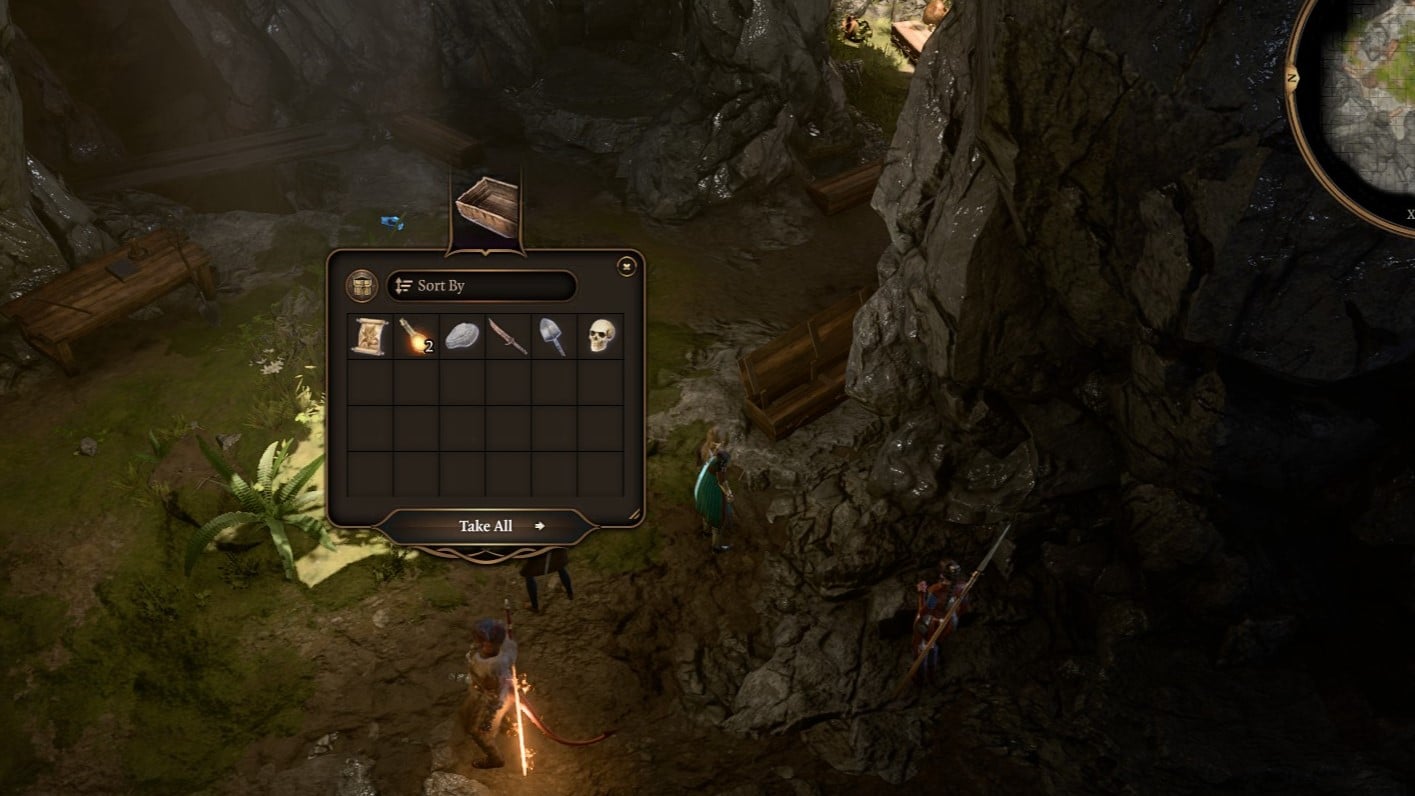Image resolution: width=1415 pixels, height=796 pixels.
Task: Choose the rusty dagger slot
Action: (508, 337)
